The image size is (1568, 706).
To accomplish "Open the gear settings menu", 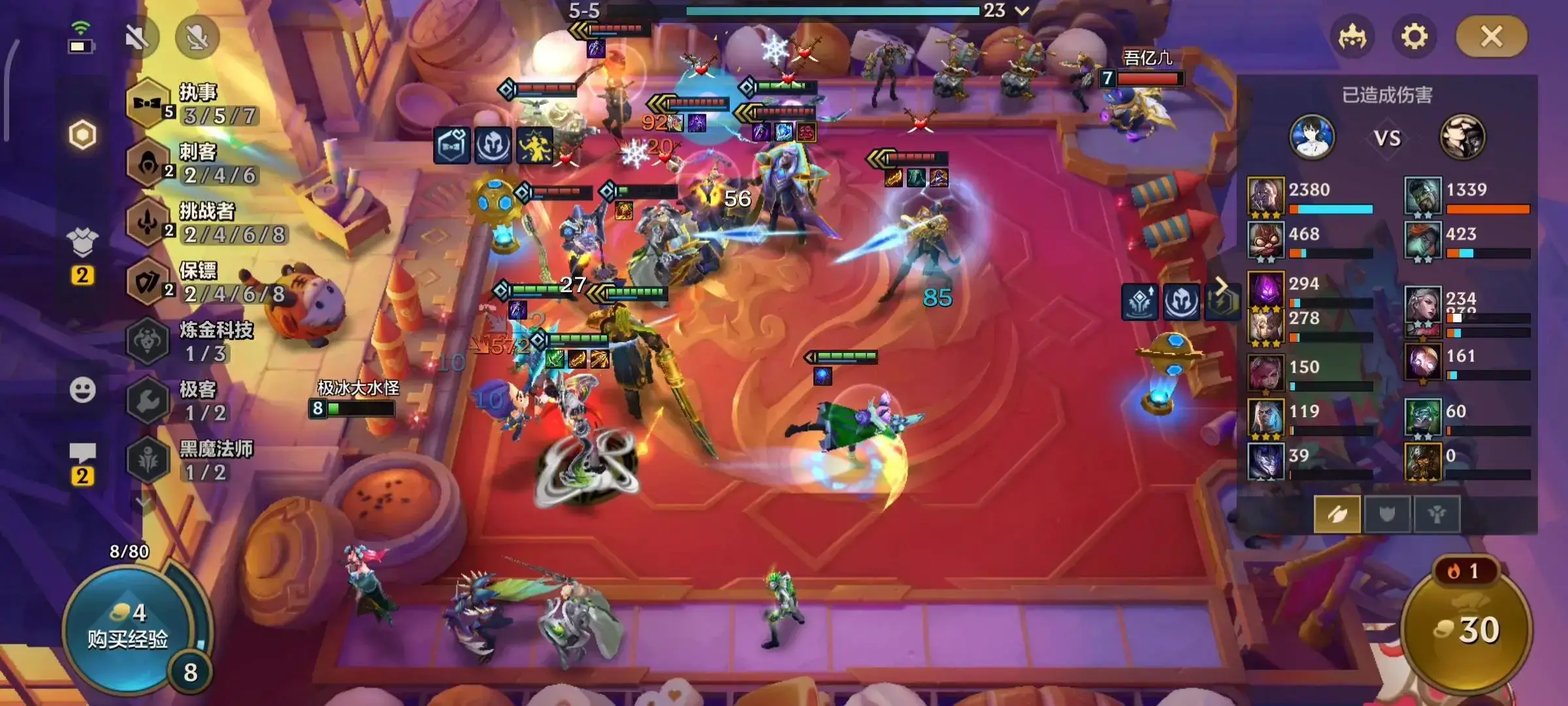I will click(1414, 37).
